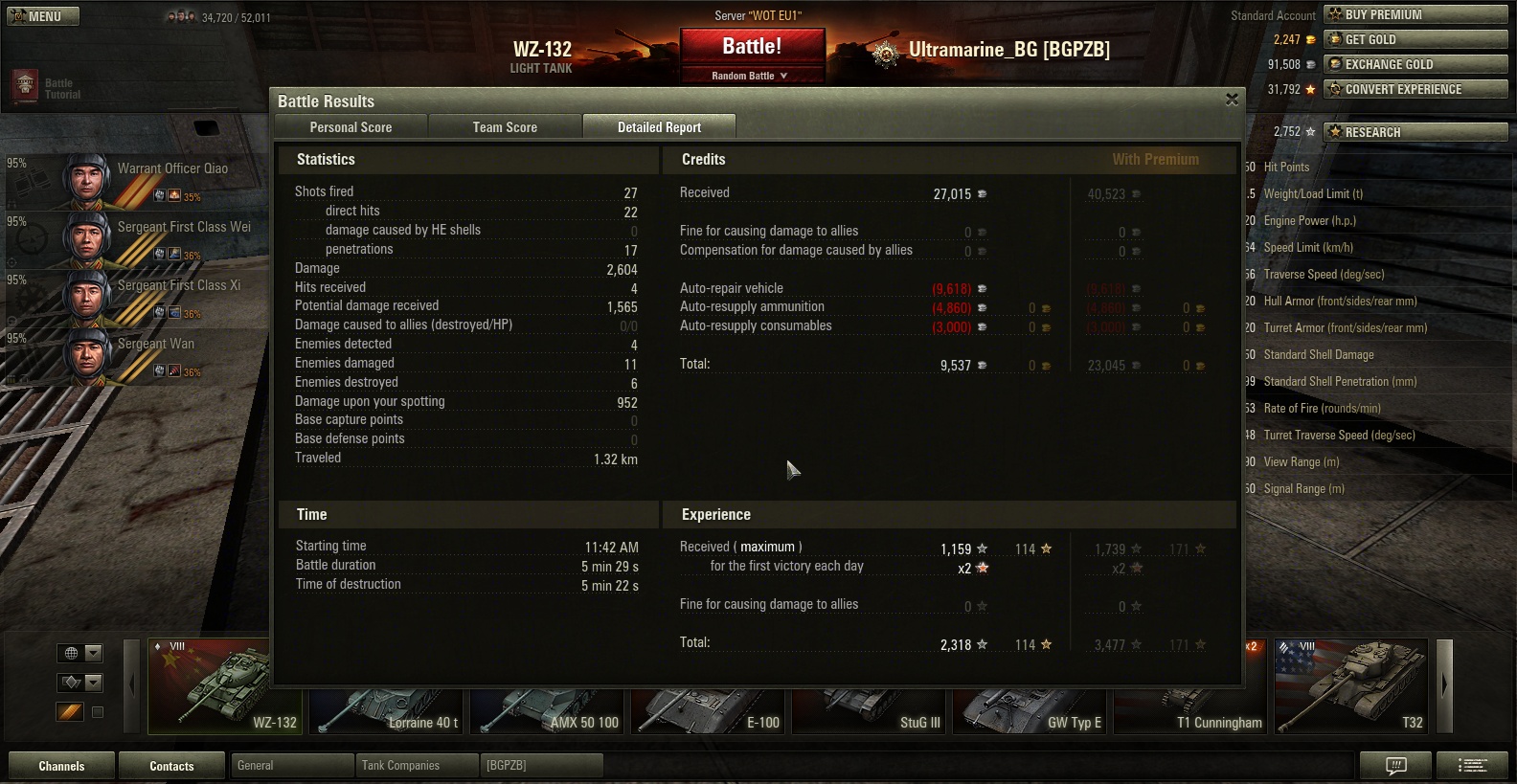This screenshot has height=784, width=1517.
Task: Open the Battle Tutorial
Action: (46, 88)
